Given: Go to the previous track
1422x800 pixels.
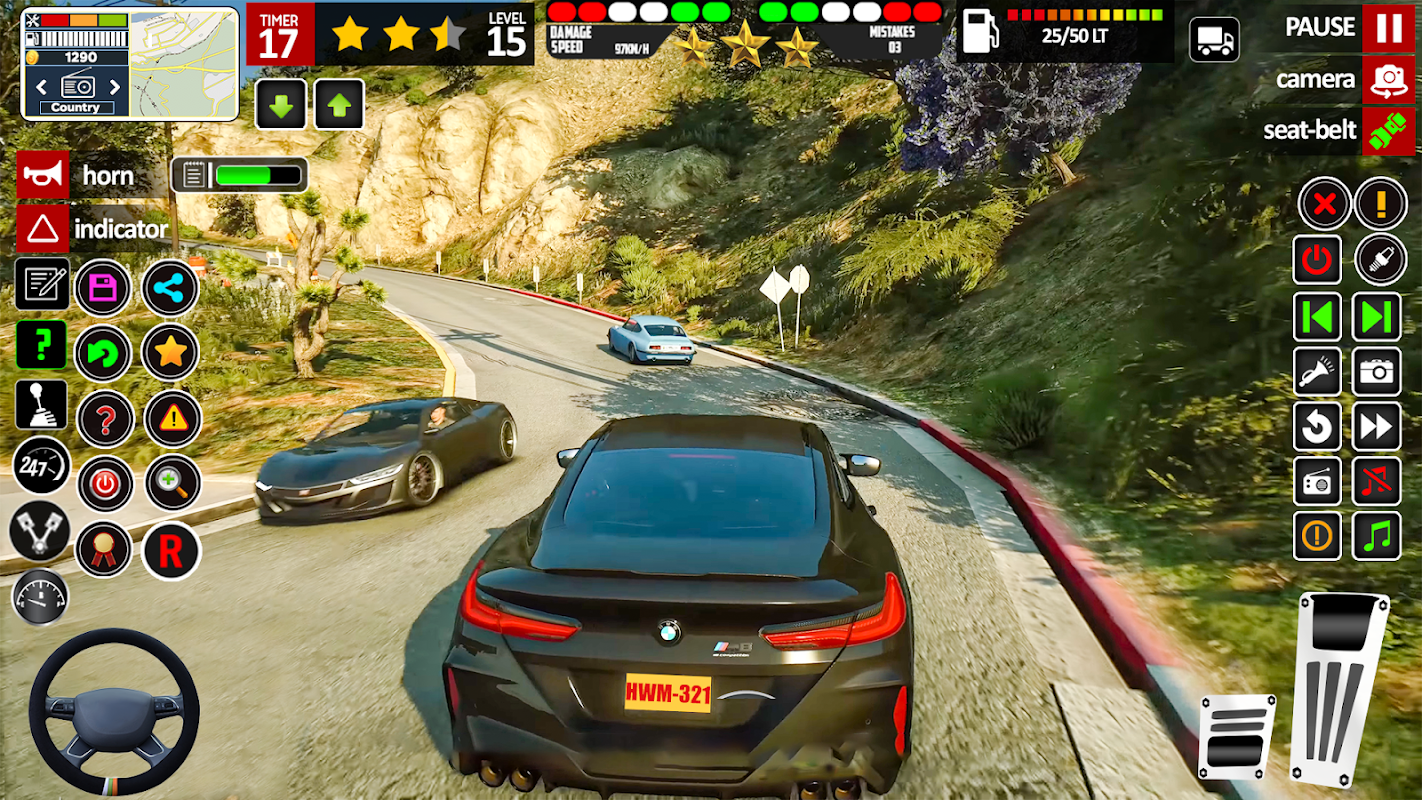Looking at the screenshot, I should pos(1317,318).
